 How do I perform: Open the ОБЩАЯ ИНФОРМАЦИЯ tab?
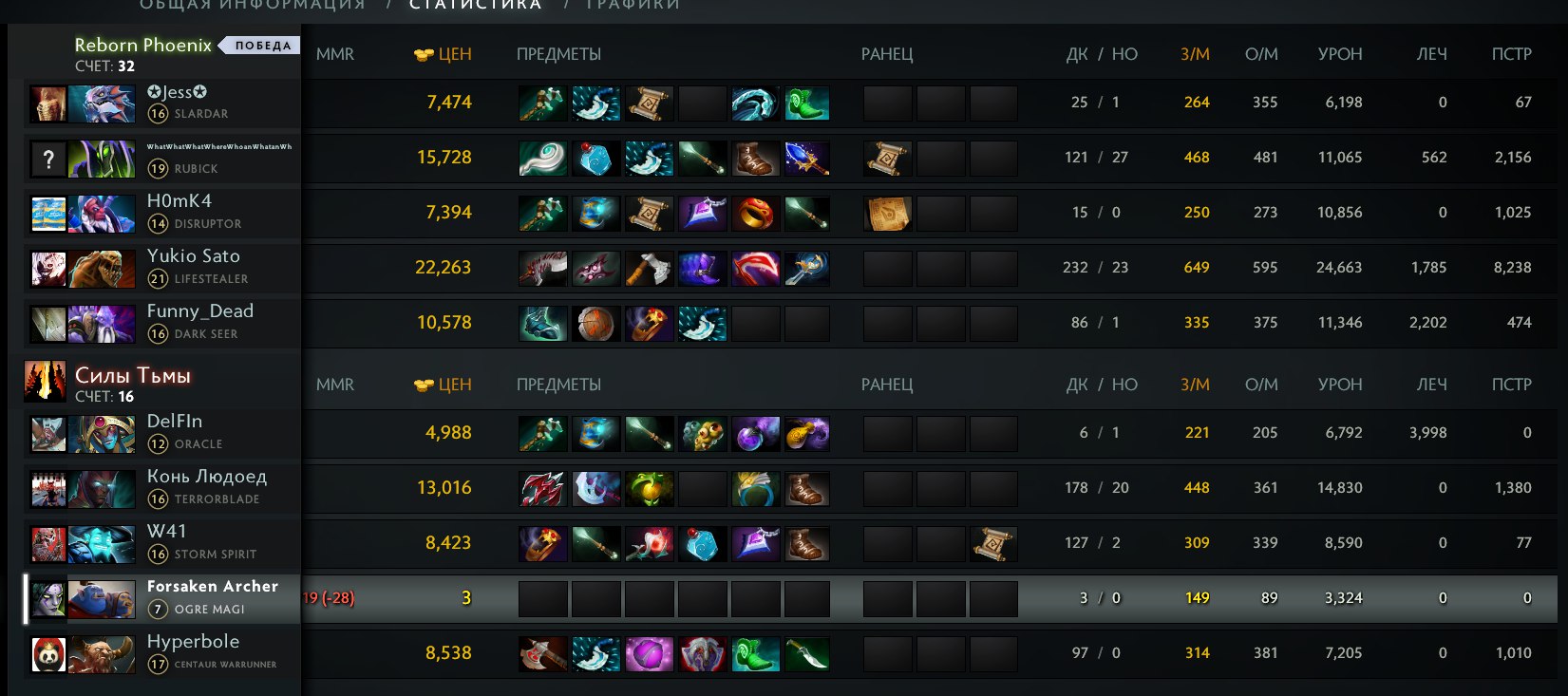click(253, 5)
